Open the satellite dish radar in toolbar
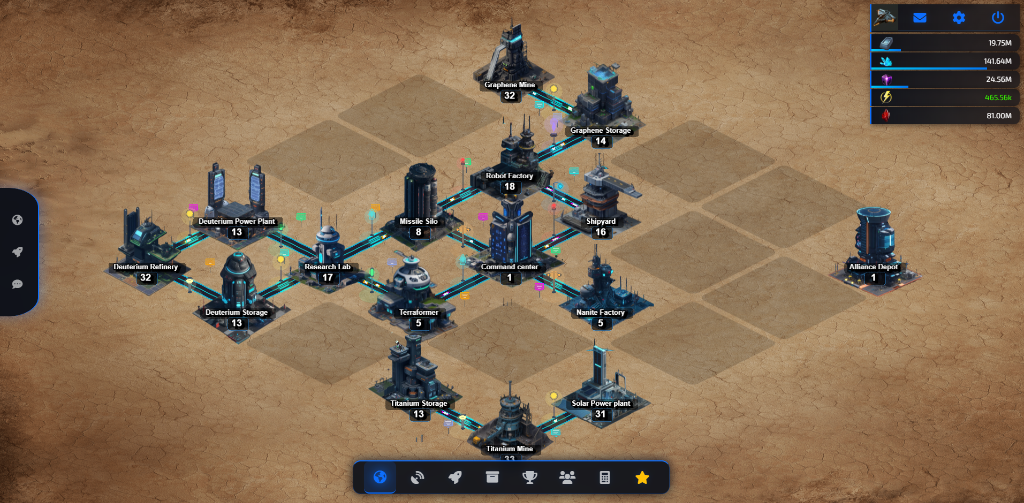Viewport: 1024px width, 503px height. point(418,477)
